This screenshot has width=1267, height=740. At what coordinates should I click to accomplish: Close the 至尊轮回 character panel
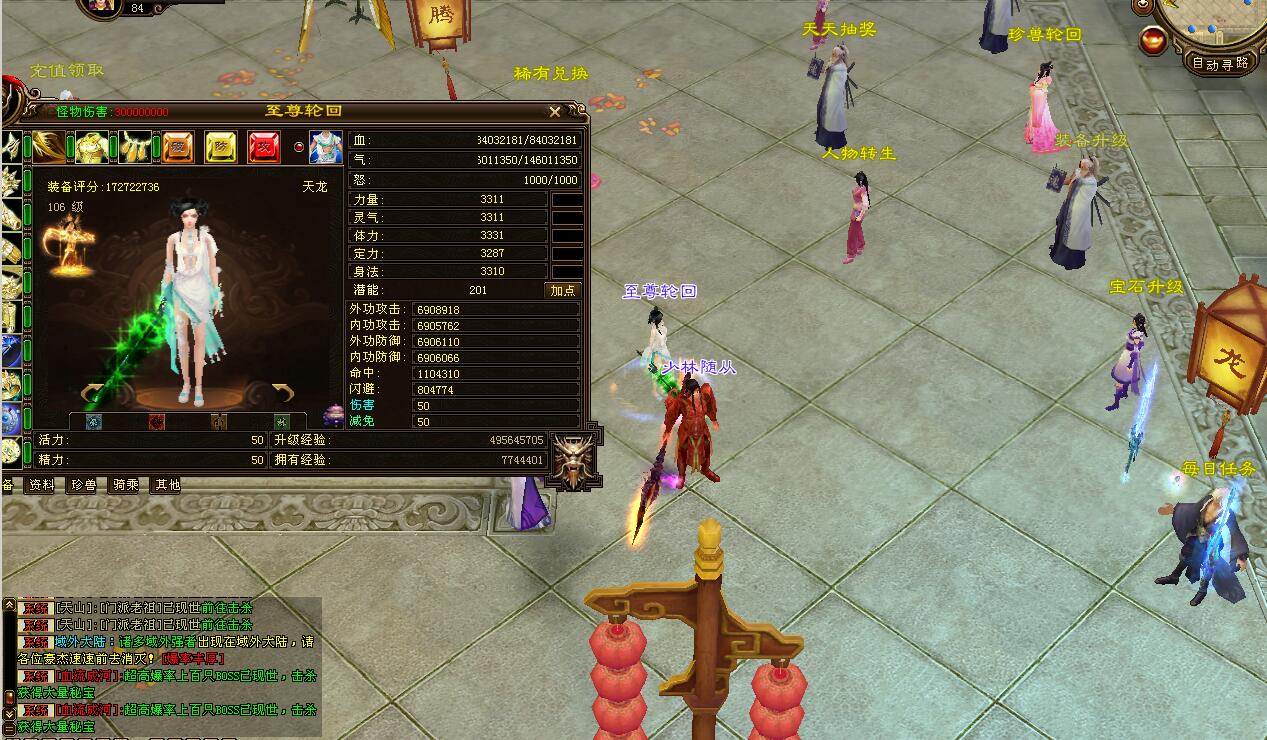(555, 112)
